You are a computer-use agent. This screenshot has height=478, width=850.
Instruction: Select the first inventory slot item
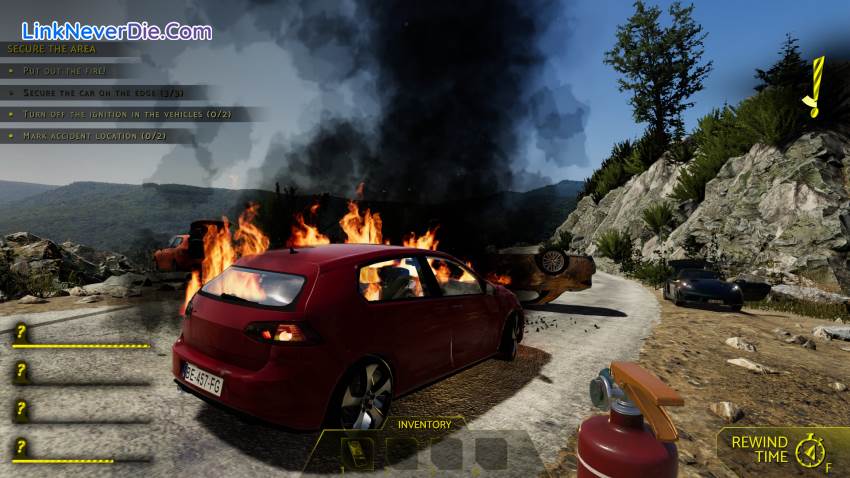click(x=356, y=453)
